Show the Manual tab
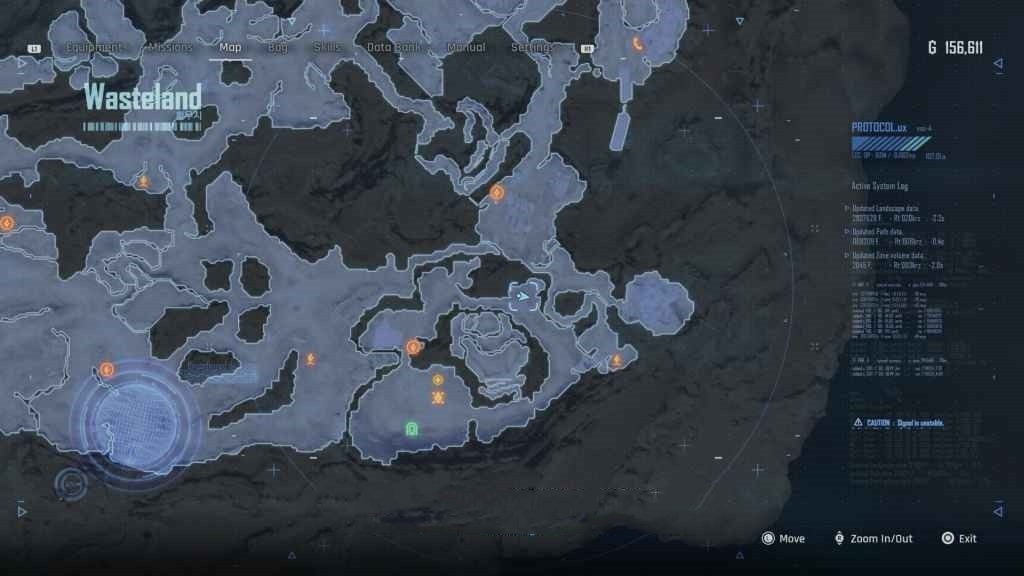This screenshot has width=1024, height=576. click(466, 47)
